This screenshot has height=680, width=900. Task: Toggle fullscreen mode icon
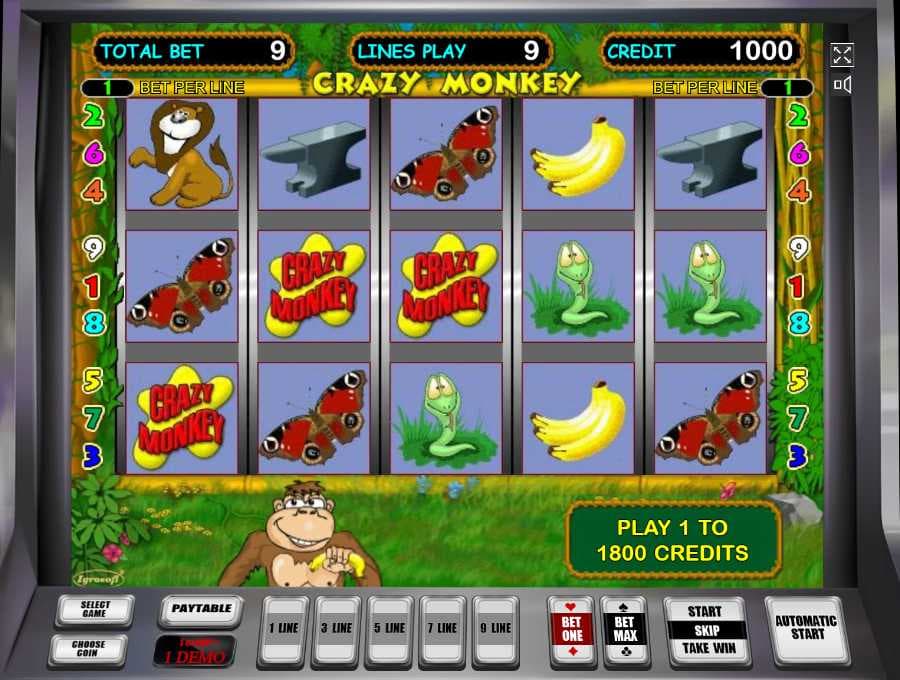coord(842,55)
